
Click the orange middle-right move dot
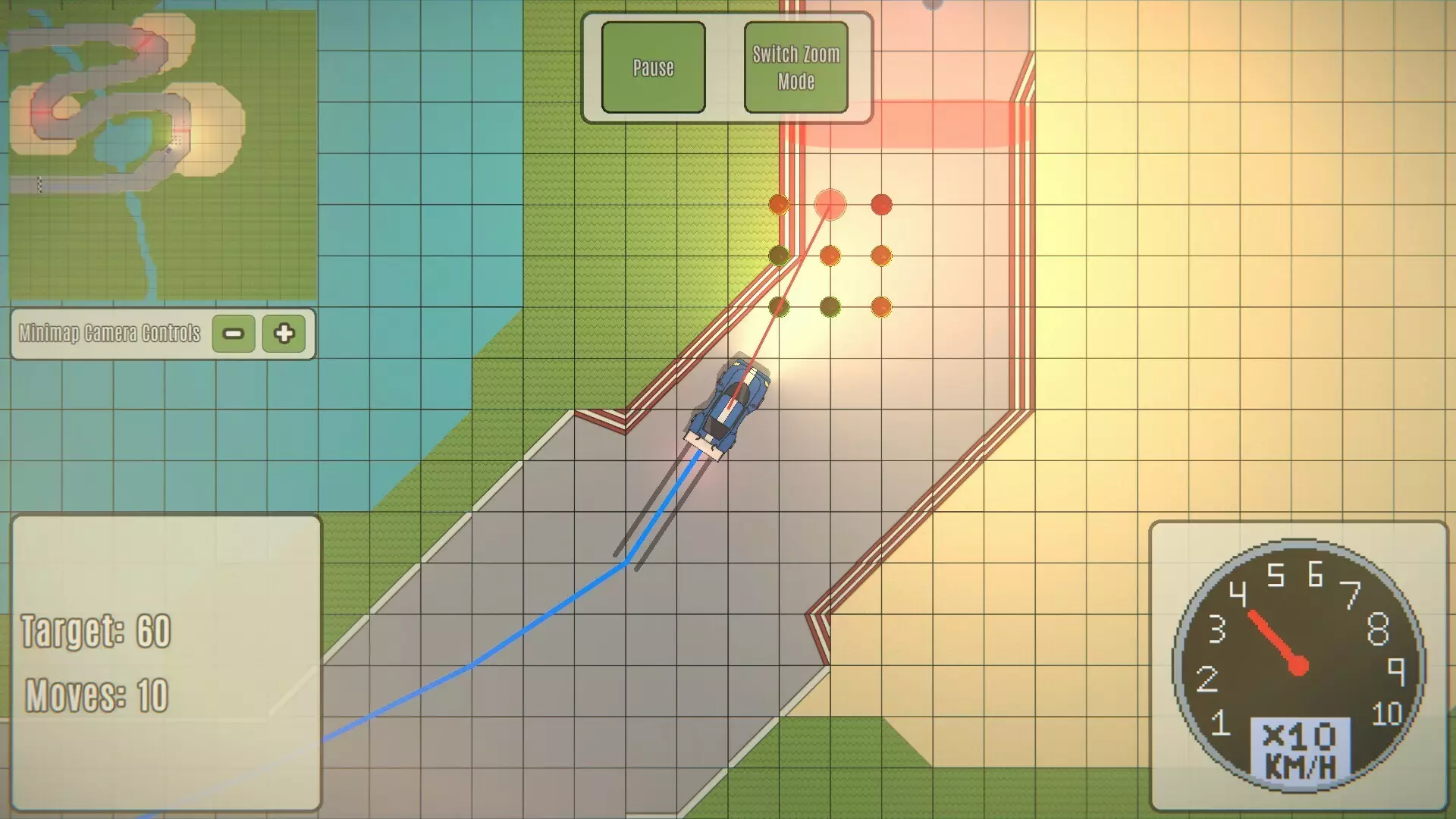click(881, 256)
